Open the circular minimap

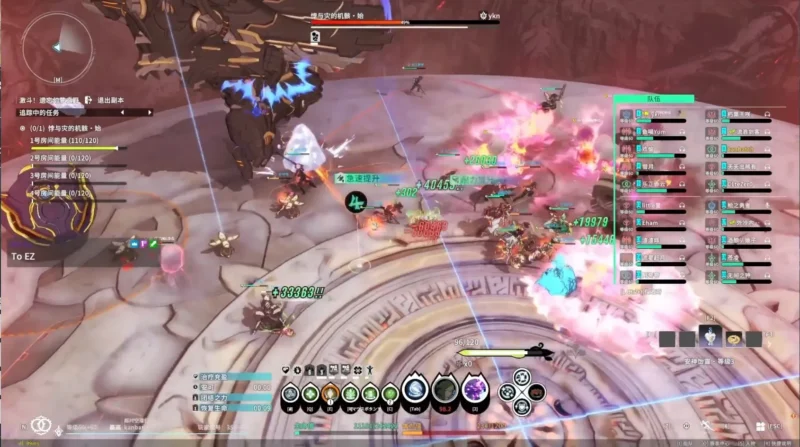57,45
